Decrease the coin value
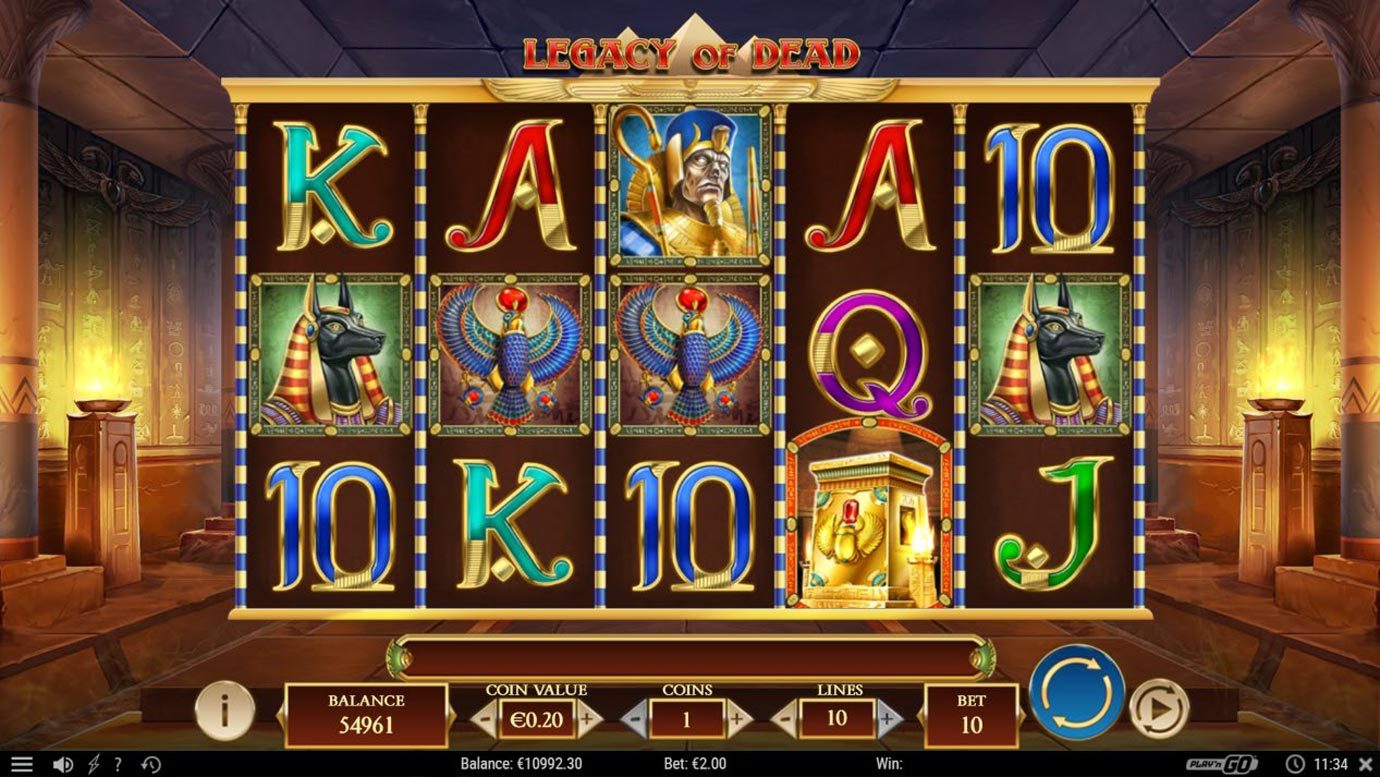This screenshot has height=777, width=1380. click(483, 718)
